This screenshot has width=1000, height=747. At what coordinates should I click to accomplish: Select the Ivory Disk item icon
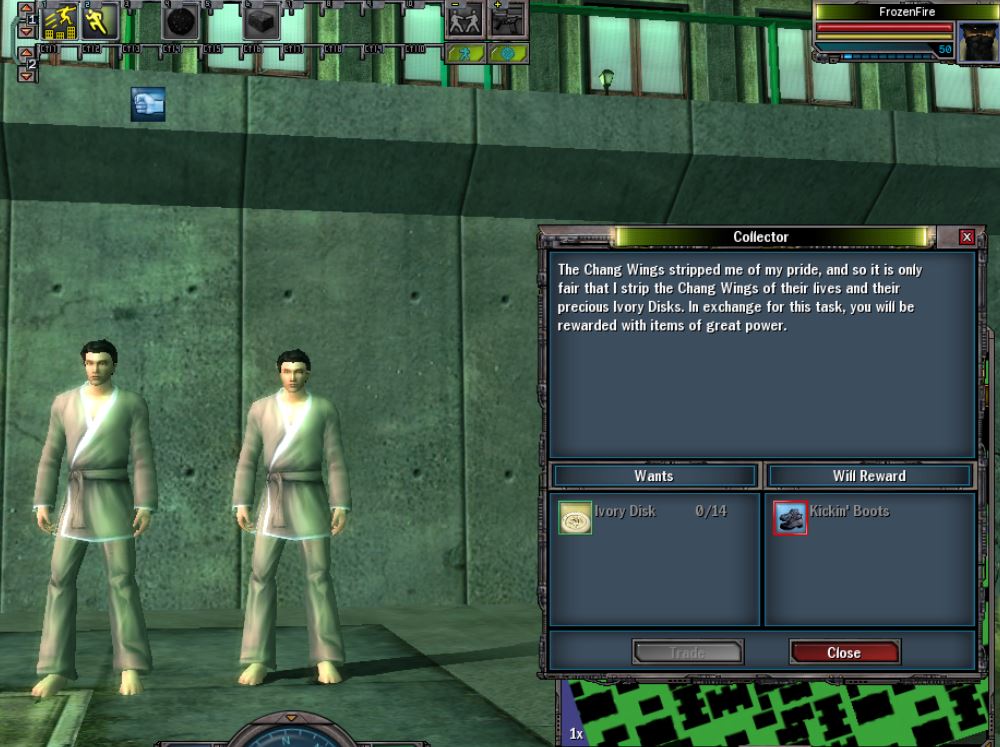(575, 517)
